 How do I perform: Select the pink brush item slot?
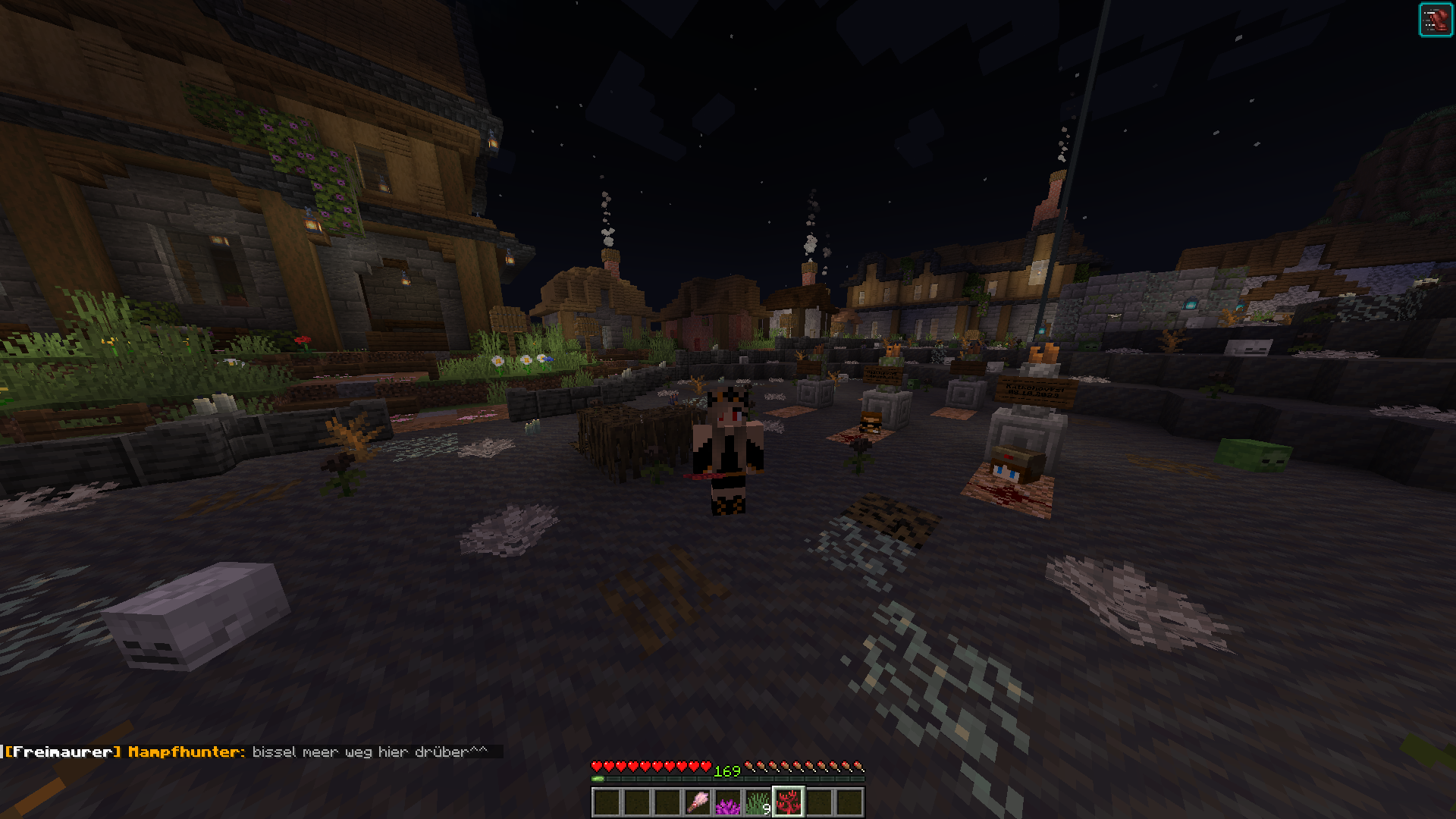(697, 802)
